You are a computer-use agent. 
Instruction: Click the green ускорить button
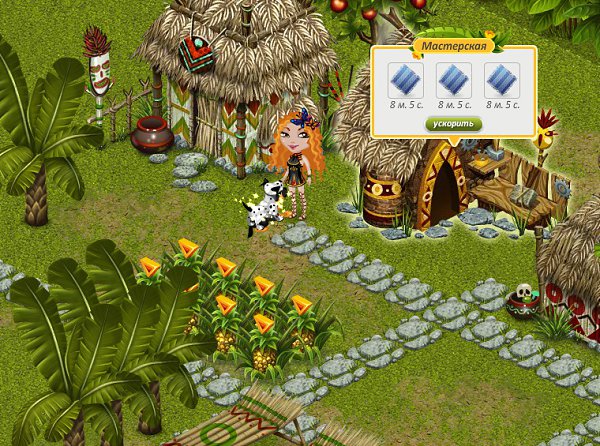[x=453, y=124]
